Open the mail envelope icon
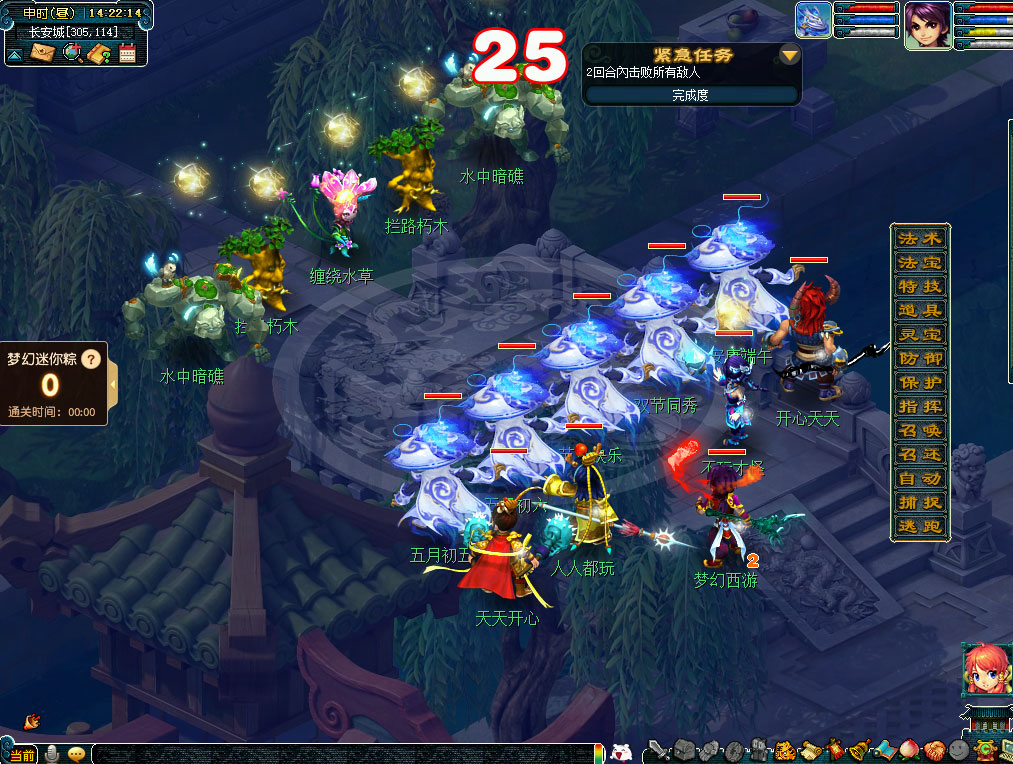The height and width of the screenshot is (764, 1013). (43, 53)
